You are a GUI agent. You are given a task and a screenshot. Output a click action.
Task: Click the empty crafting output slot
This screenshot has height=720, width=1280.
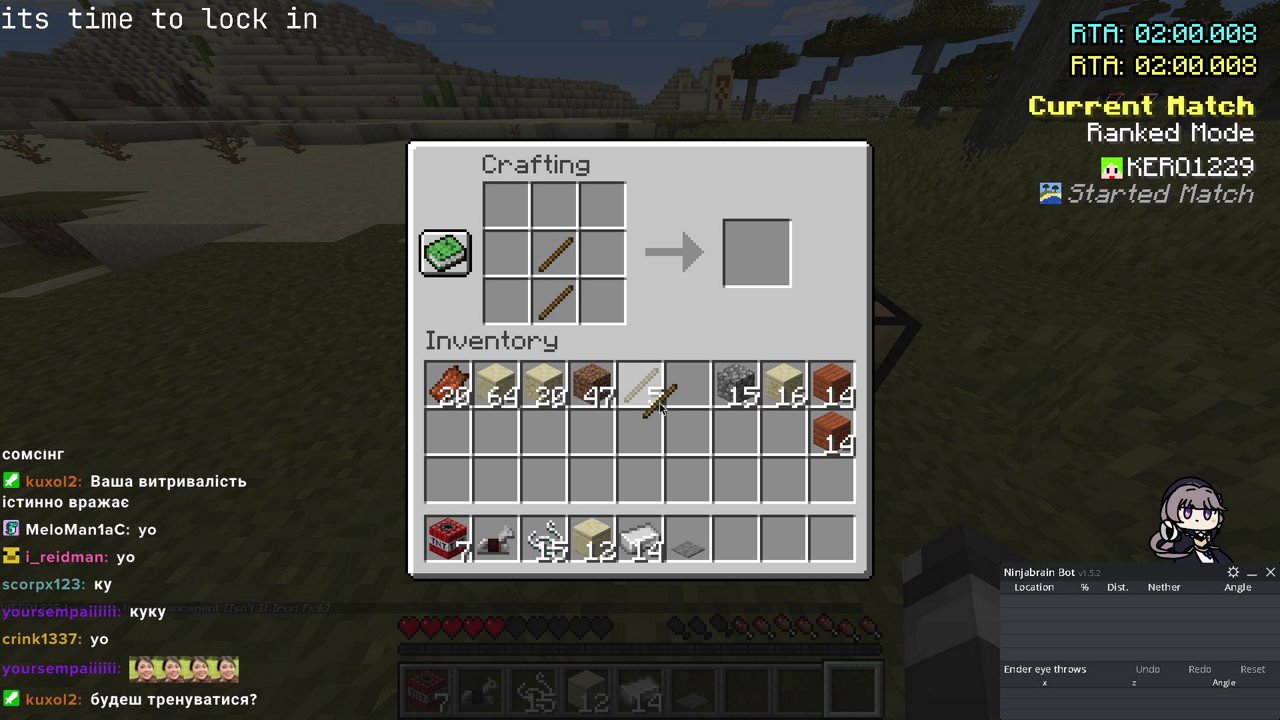(756, 252)
